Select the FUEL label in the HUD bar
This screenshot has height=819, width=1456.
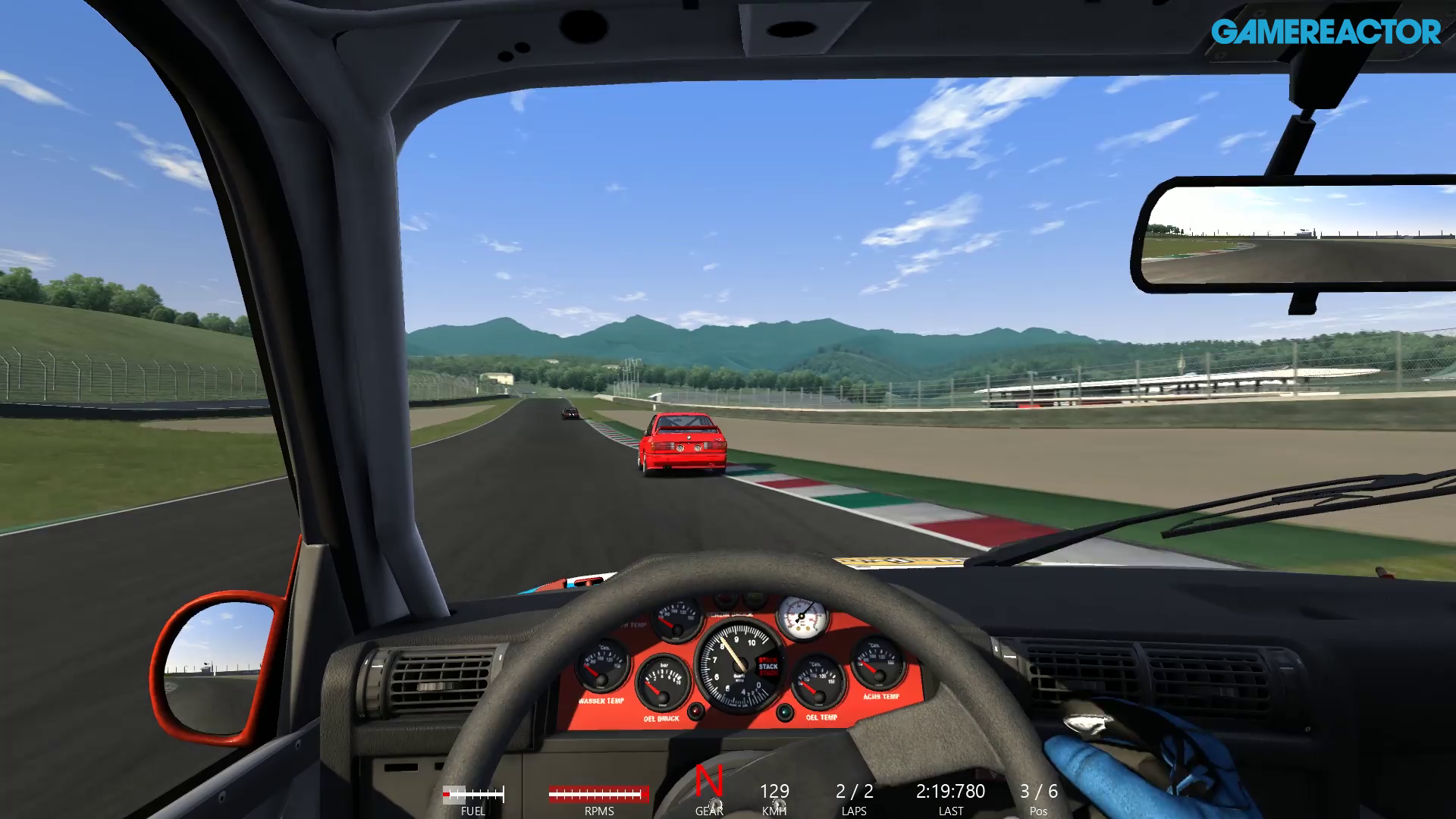475,810
